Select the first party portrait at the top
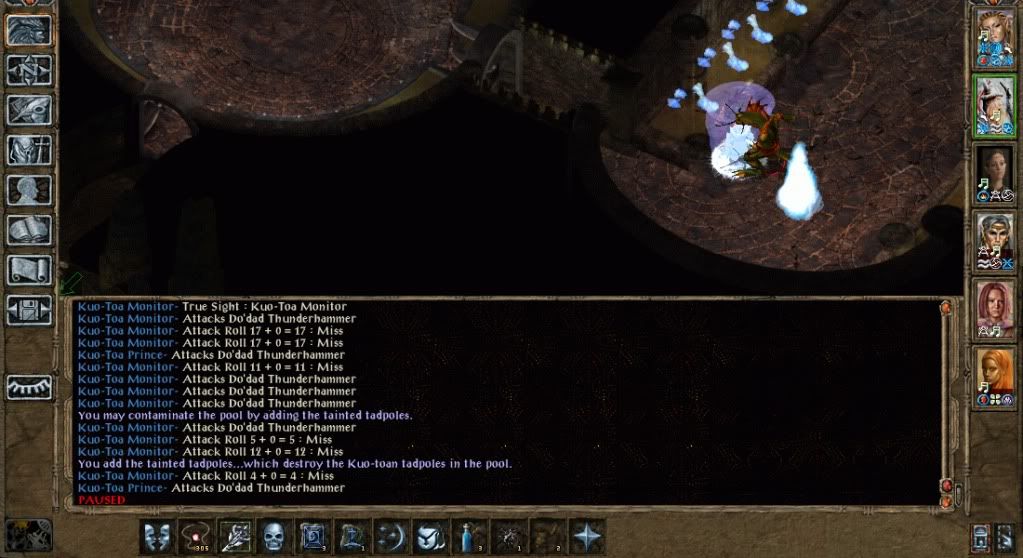Viewport: 1023px width, 558px height. pyautogui.click(x=994, y=39)
